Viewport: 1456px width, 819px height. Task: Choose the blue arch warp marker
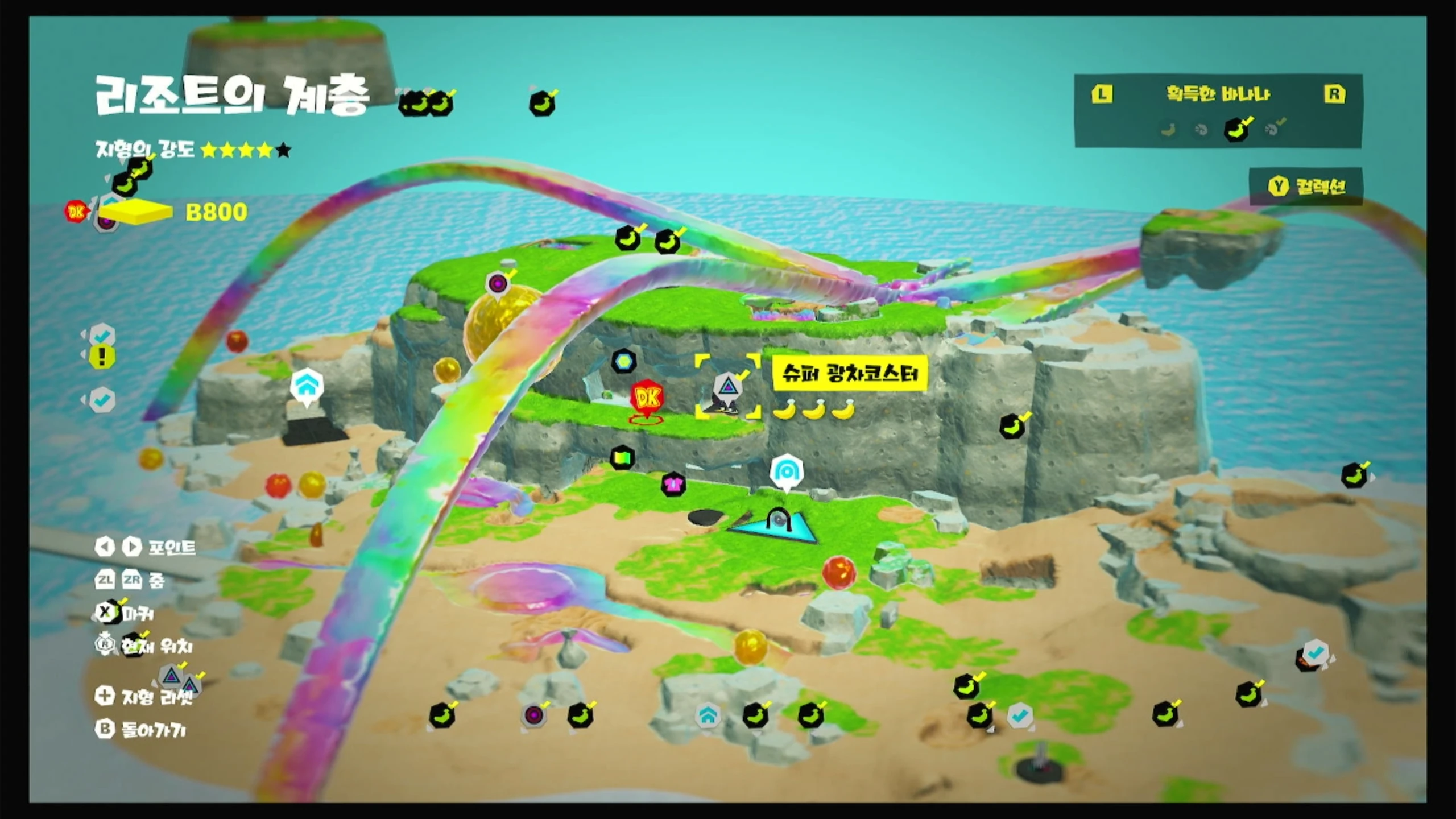point(787,471)
